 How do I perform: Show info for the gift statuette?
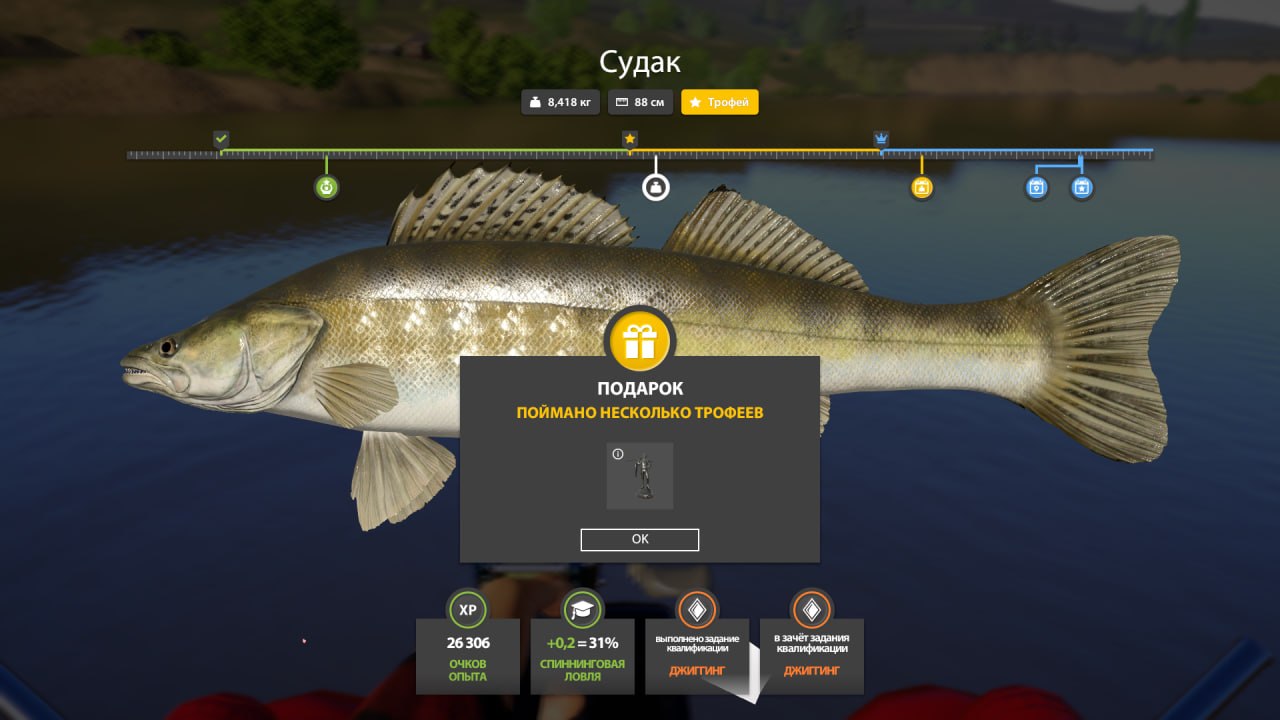pyautogui.click(x=618, y=454)
